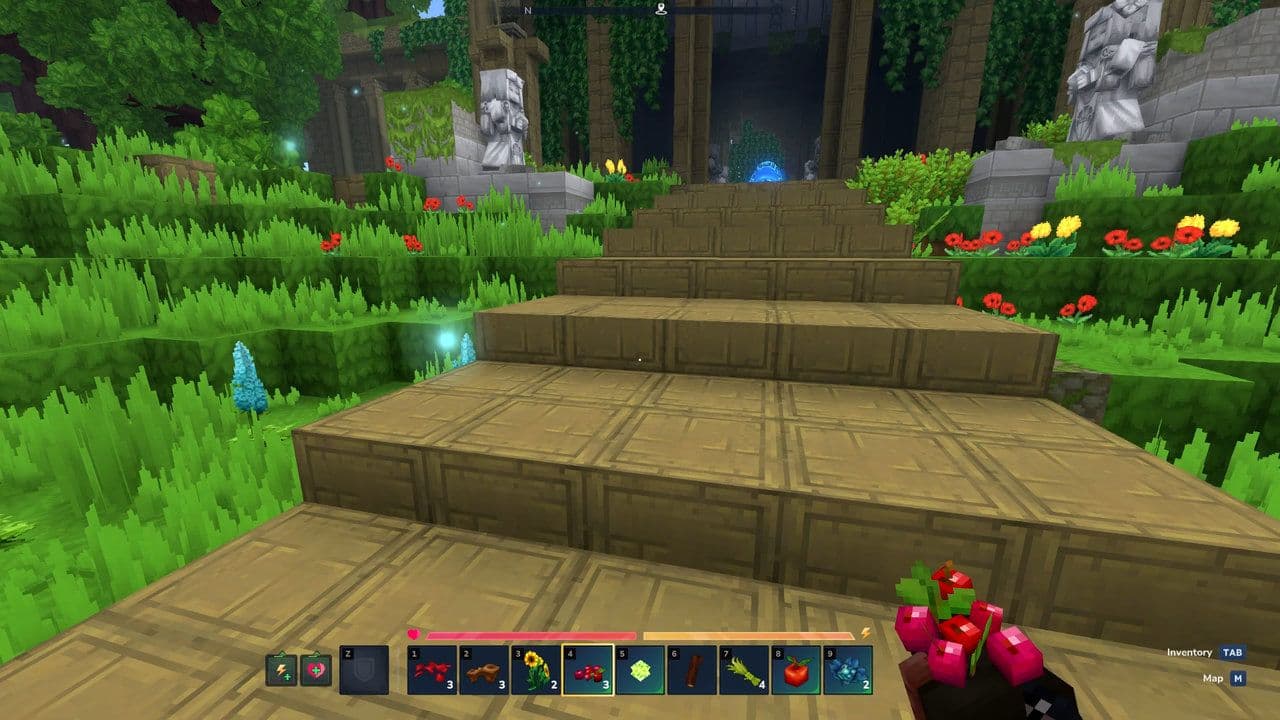1280x720 pixels.
Task: Select the brown wood branch hotbar slot
Action: [x=484, y=670]
